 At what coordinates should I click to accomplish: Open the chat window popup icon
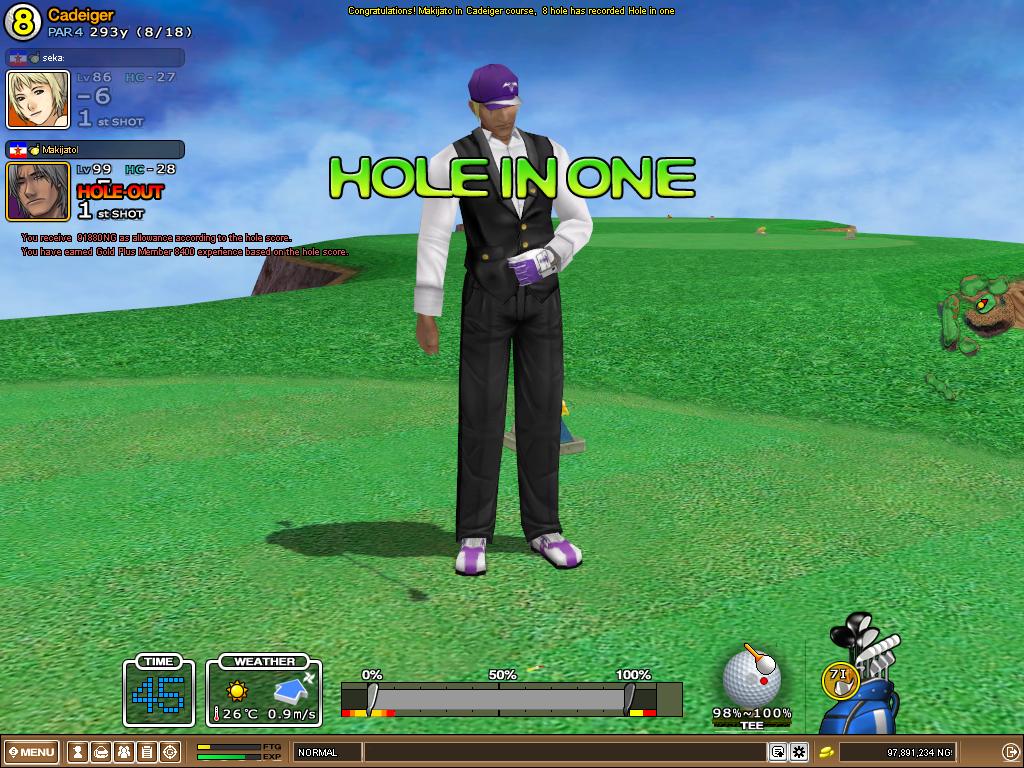(x=777, y=752)
